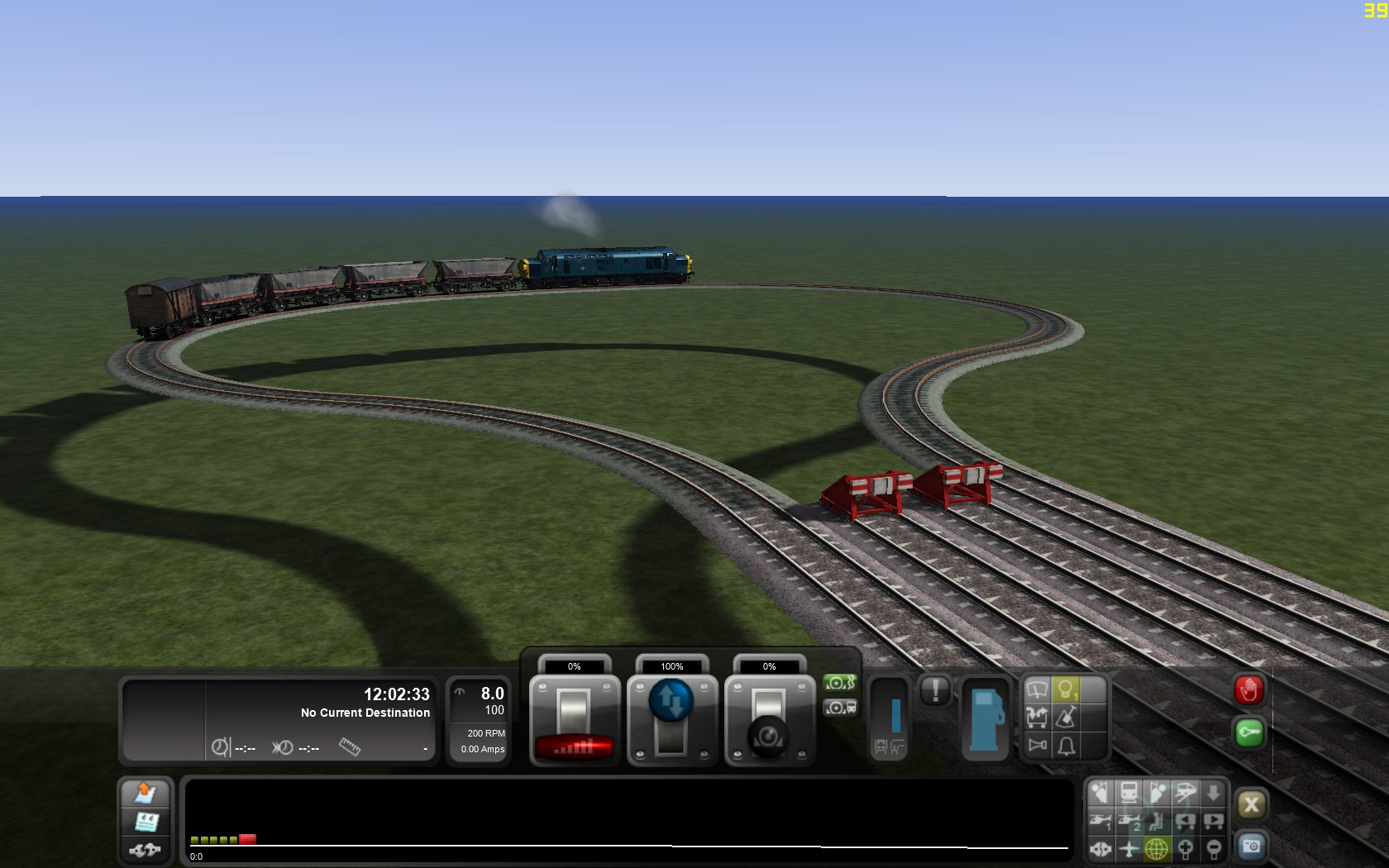Select the free camera airplane icon
The width and height of the screenshot is (1389, 868).
[x=1129, y=849]
